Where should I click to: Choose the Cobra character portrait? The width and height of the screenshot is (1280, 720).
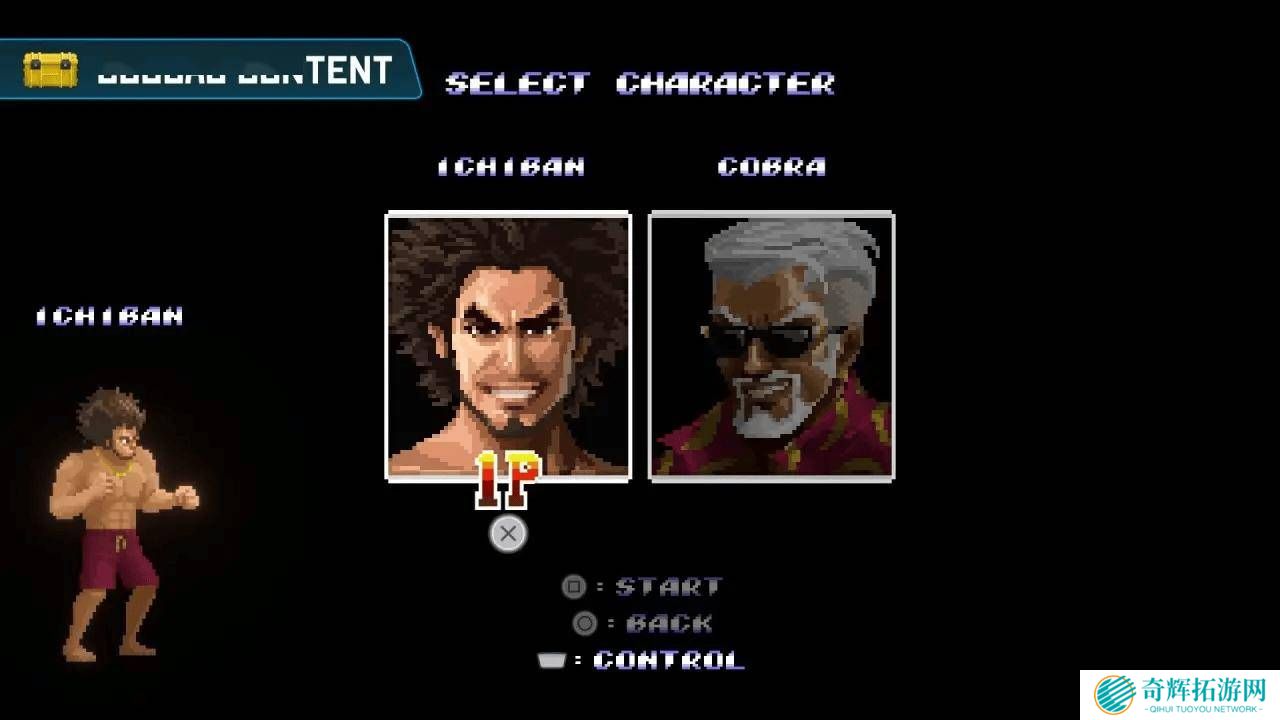[771, 345]
